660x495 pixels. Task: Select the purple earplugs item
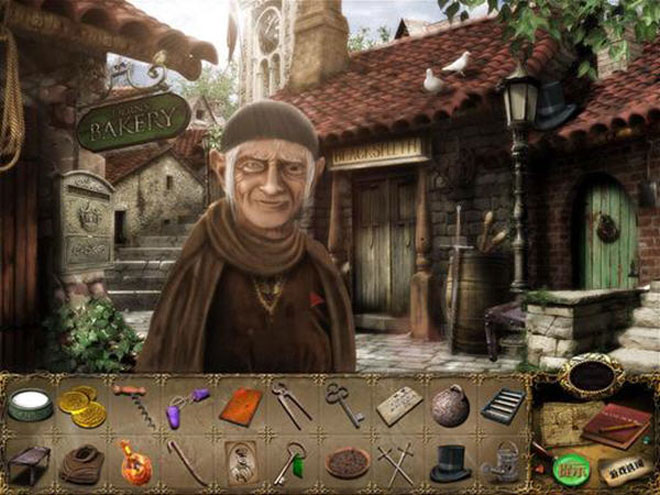pyautogui.click(x=184, y=406)
